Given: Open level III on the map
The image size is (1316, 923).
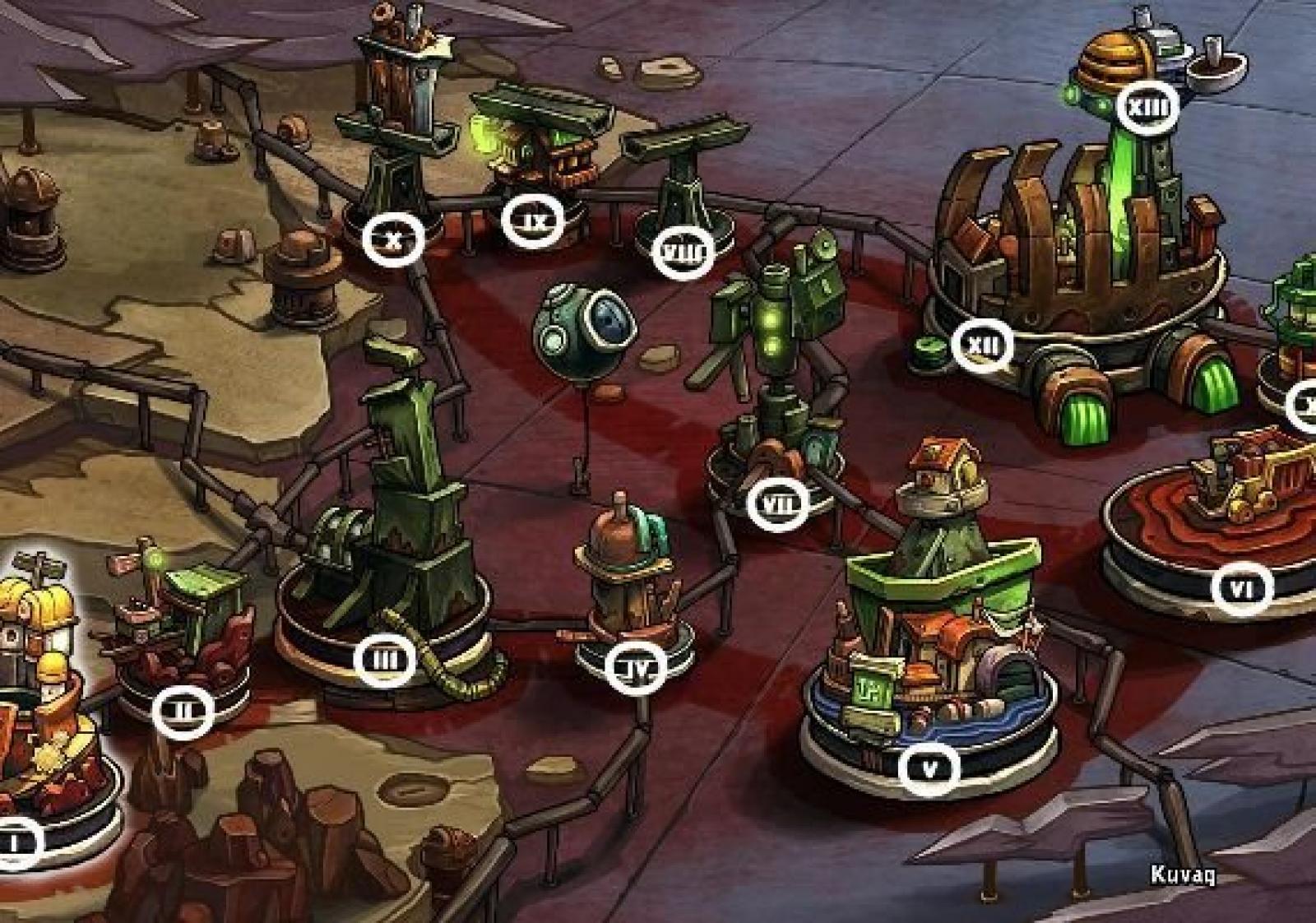Looking at the screenshot, I should (x=385, y=659).
